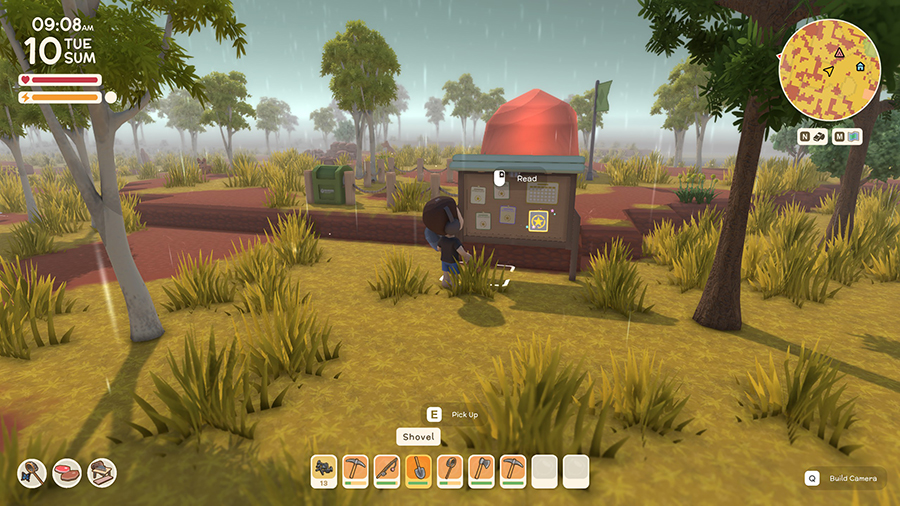Open the bug net and butterfly icon
900x506 pixels.
33,472
